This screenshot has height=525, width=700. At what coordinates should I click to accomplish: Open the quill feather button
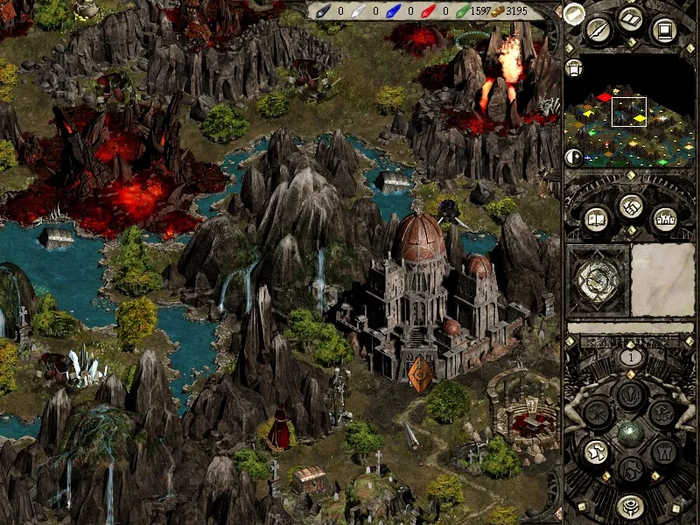tap(599, 29)
